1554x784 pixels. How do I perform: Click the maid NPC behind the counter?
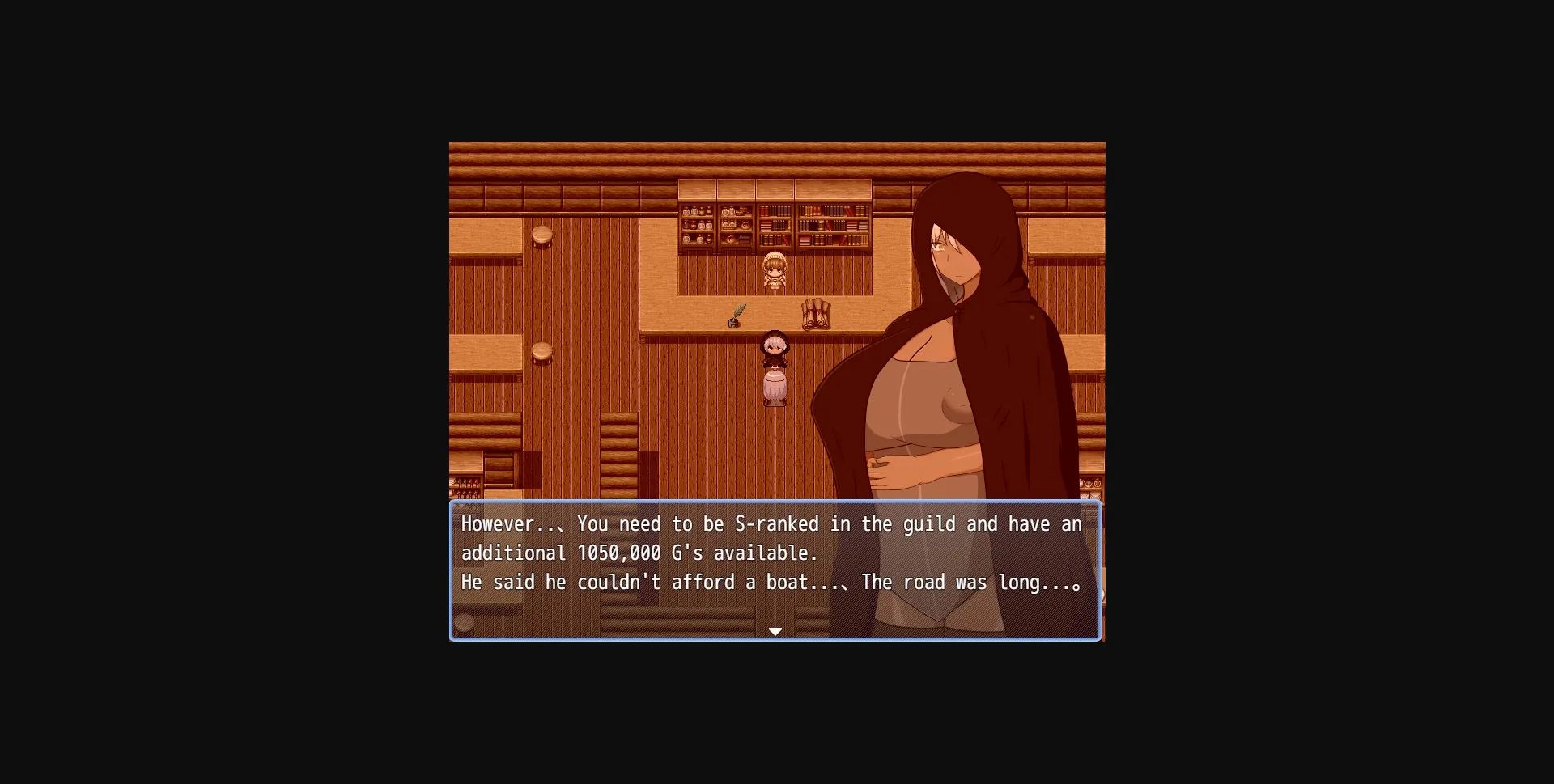(774, 270)
